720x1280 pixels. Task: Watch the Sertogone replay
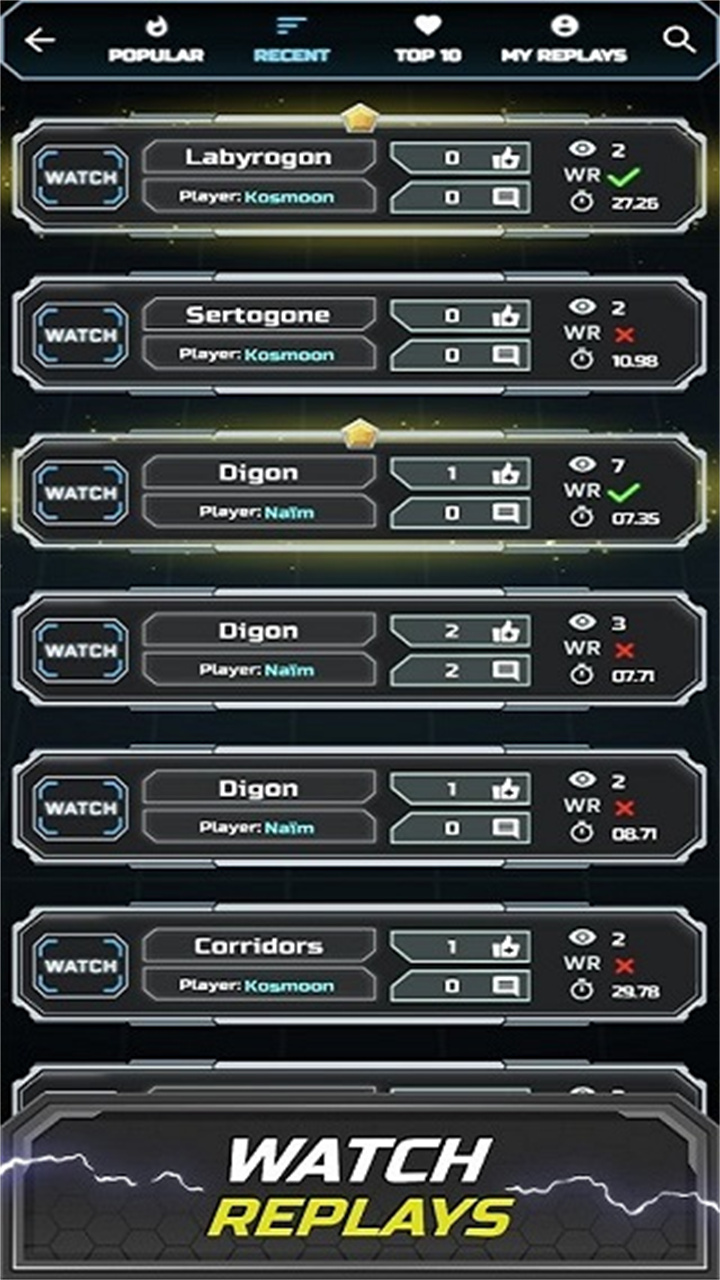[81, 335]
